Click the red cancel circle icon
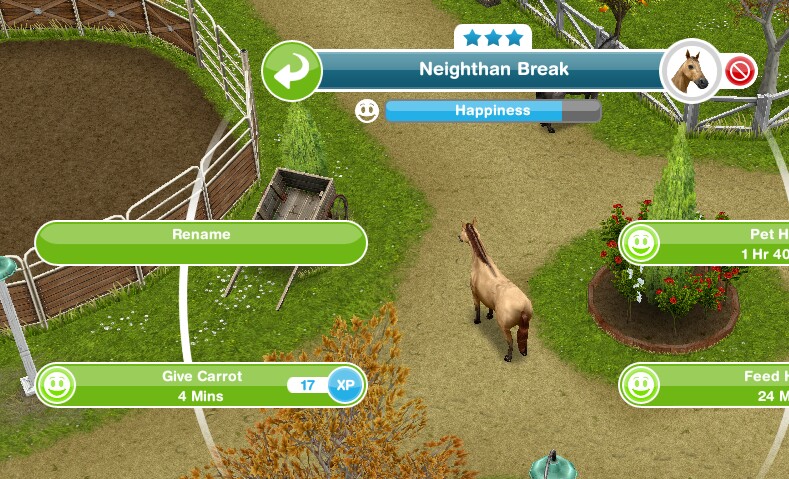789x479 pixels. [741, 72]
